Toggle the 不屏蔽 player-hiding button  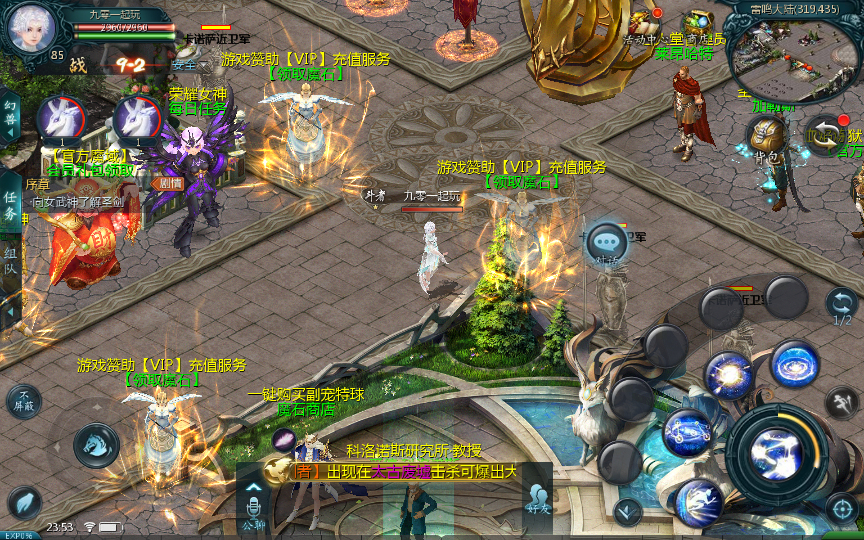tap(24, 401)
